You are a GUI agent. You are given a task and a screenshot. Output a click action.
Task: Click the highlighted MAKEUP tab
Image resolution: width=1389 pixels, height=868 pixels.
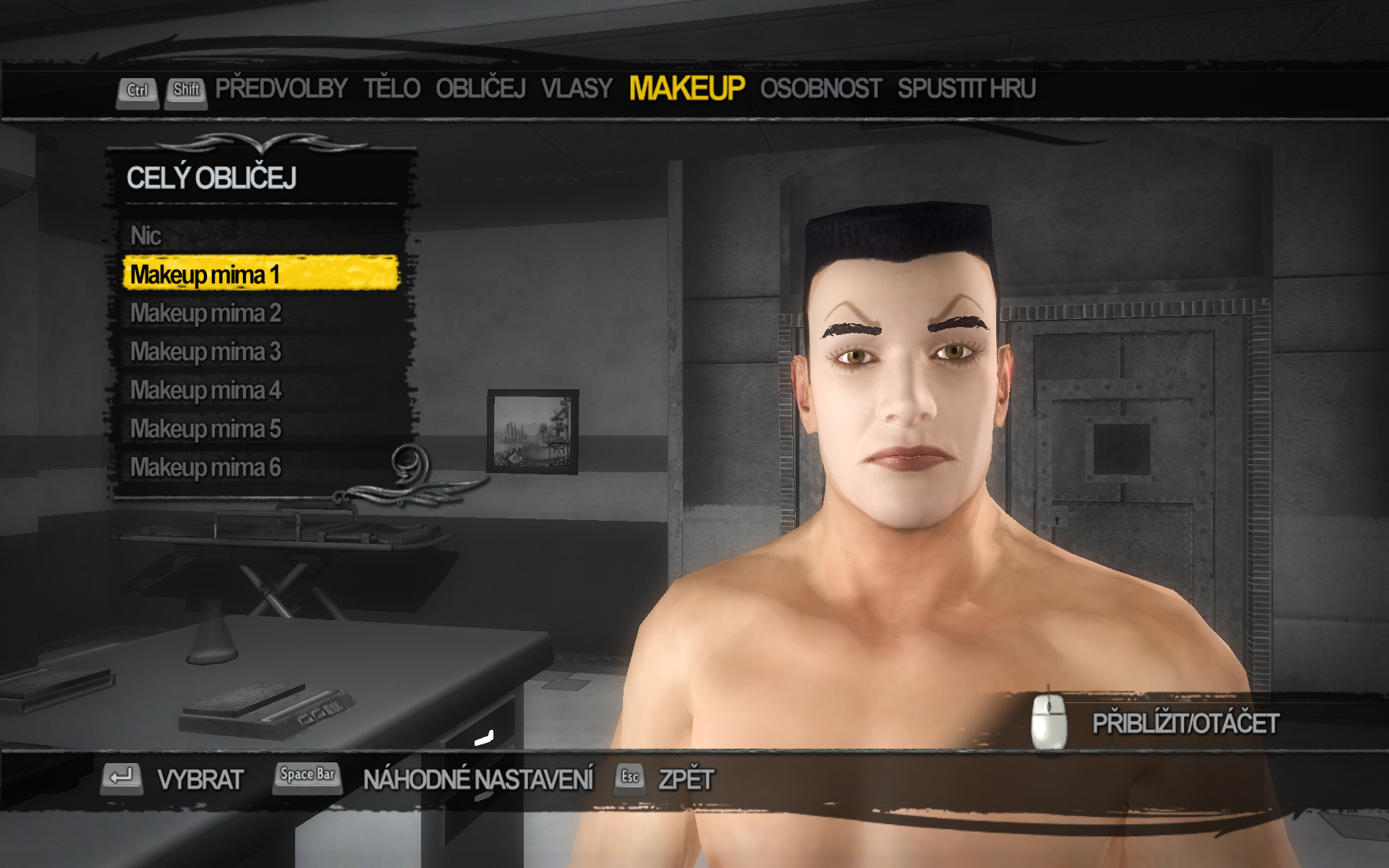687,89
